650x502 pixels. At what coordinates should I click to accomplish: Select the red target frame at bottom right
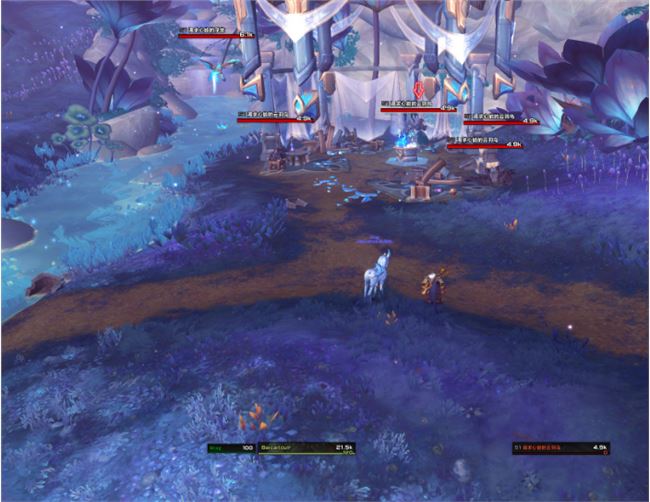coord(560,449)
